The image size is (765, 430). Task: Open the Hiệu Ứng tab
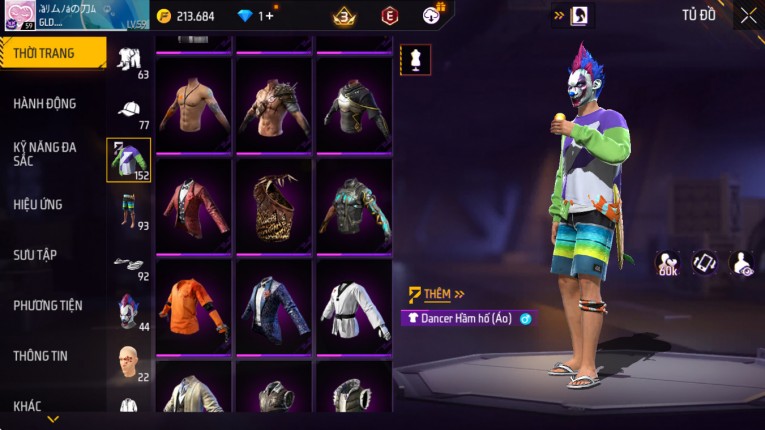click(x=38, y=205)
